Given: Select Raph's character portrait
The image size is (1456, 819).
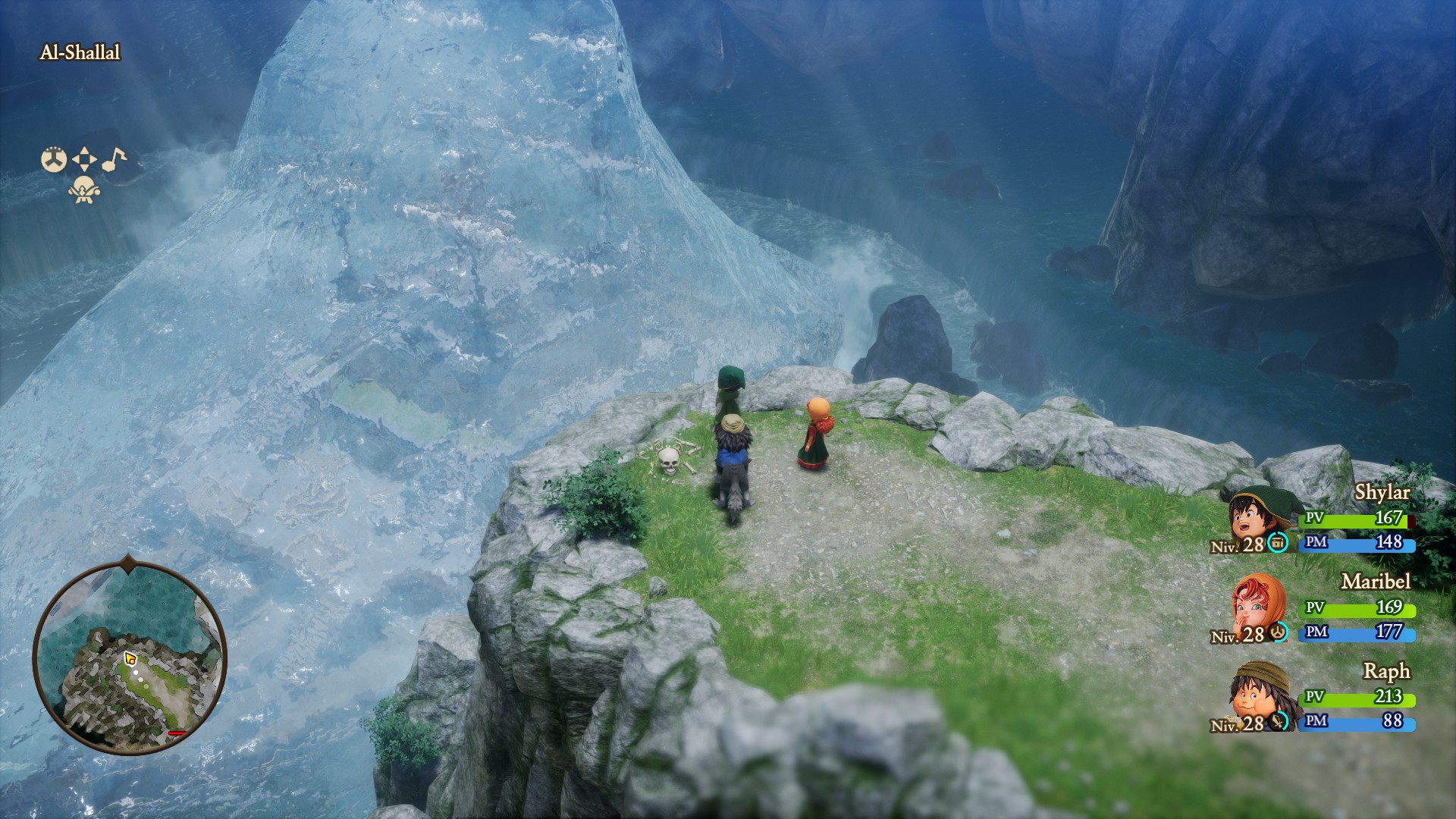Looking at the screenshot, I should [x=1258, y=694].
